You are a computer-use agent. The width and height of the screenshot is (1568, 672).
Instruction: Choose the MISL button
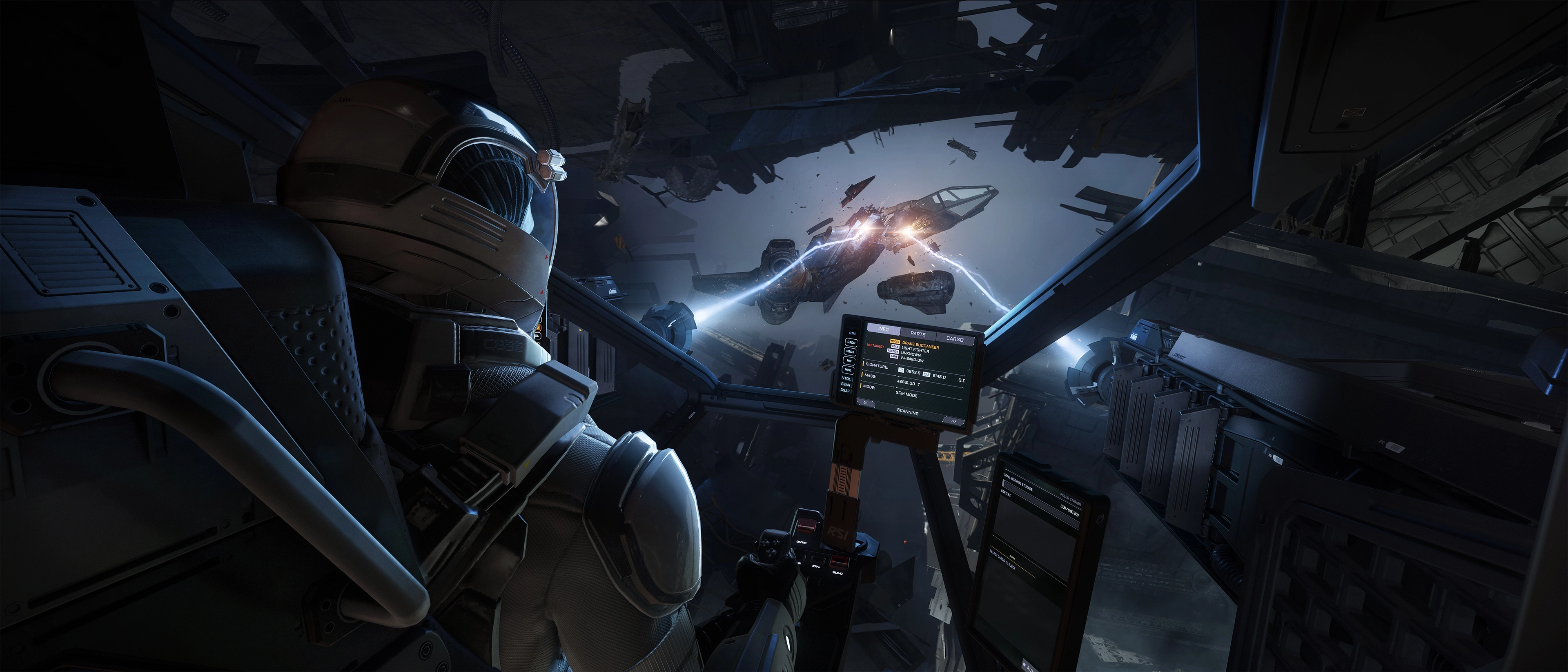[848, 370]
